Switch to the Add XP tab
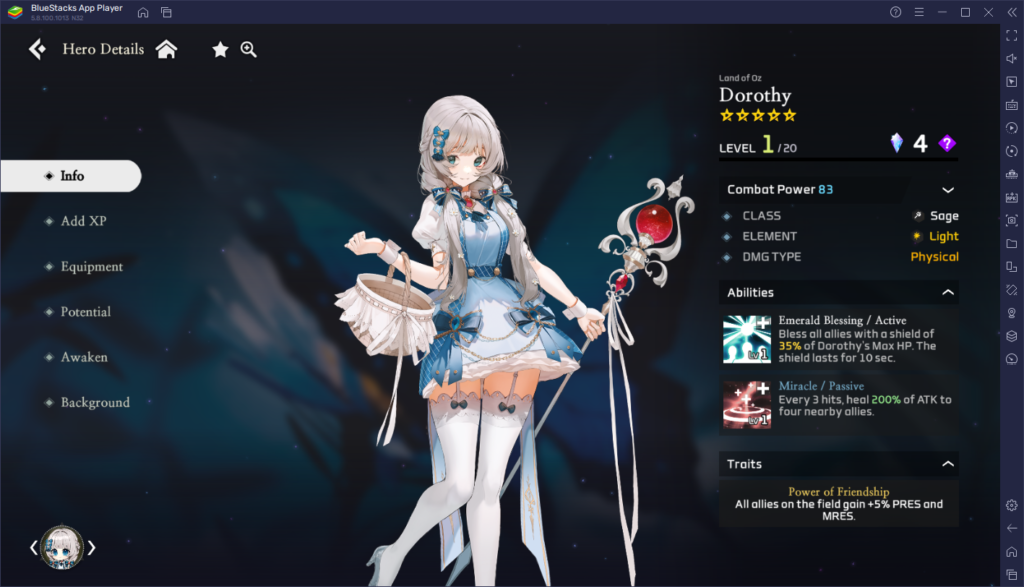This screenshot has width=1024, height=587. [82, 221]
